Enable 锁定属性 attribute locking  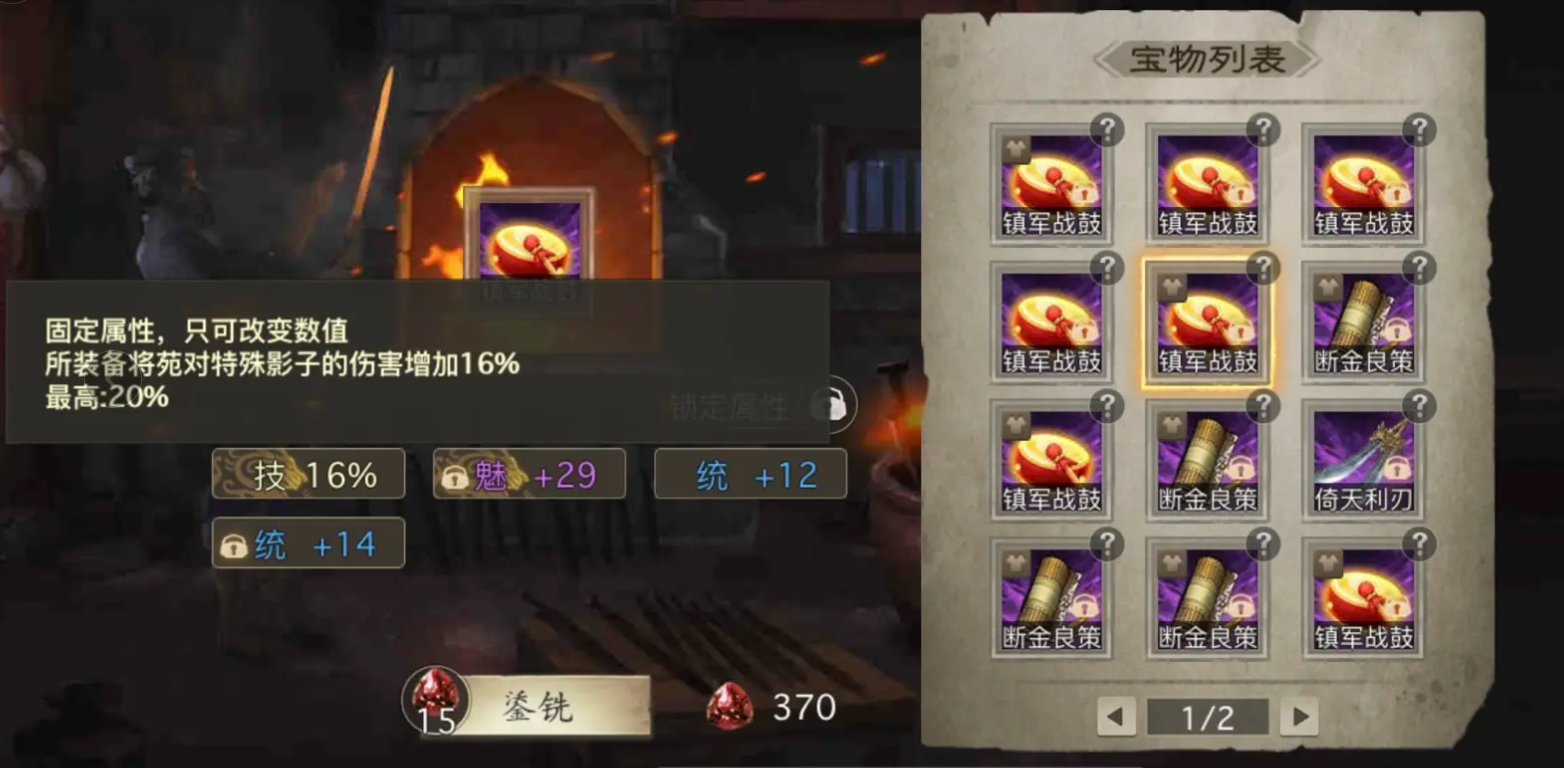click(x=830, y=402)
